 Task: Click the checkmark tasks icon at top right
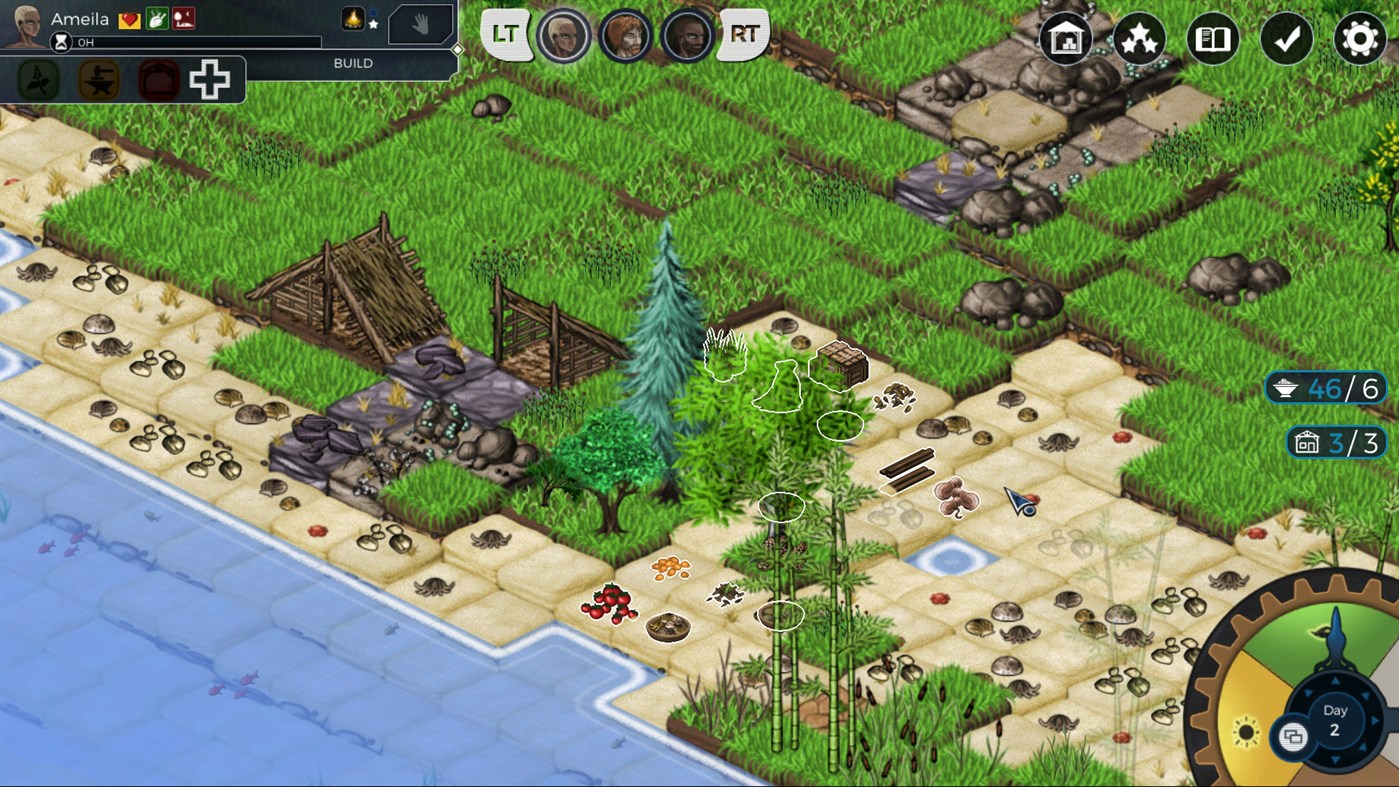tap(1287, 39)
